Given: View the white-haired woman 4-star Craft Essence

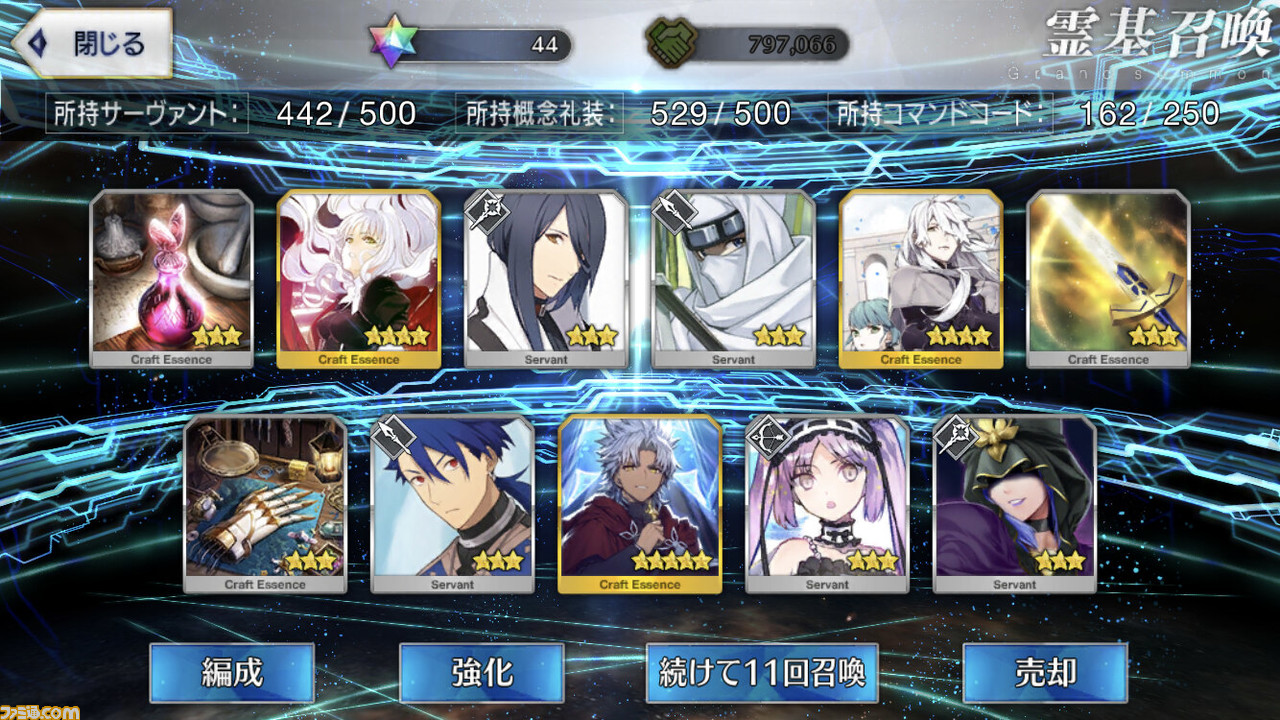Looking at the screenshot, I should click(358, 278).
